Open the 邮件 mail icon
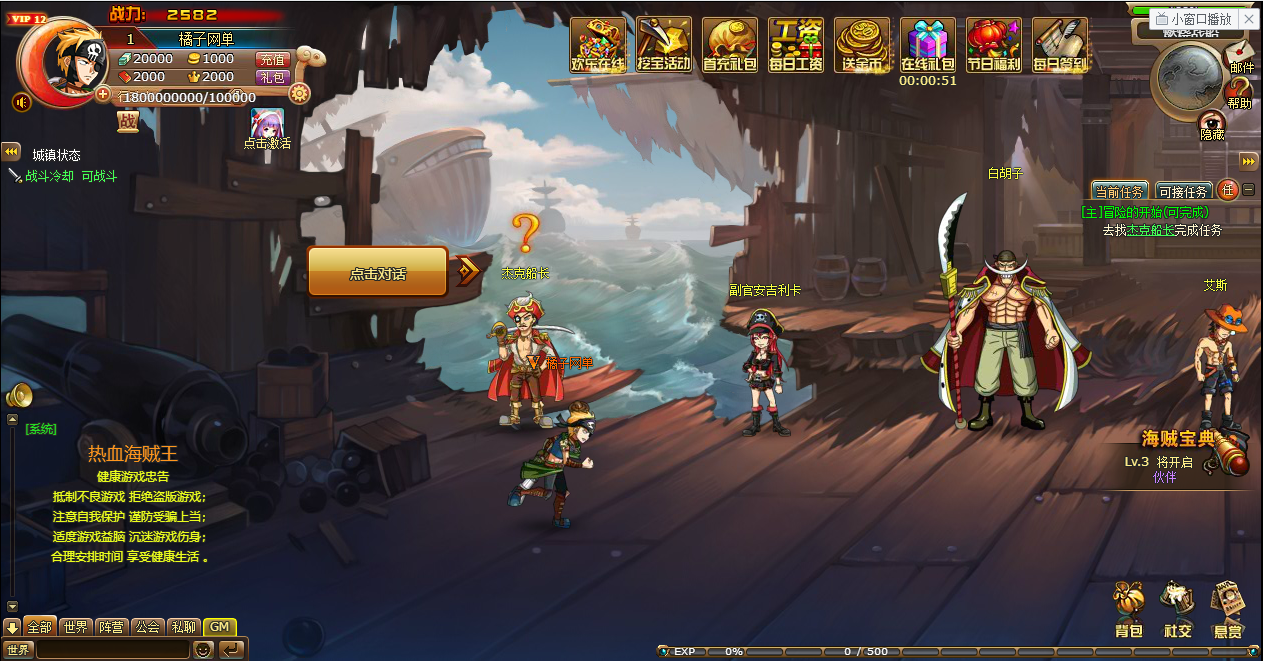1263x661 pixels. click(x=1240, y=53)
